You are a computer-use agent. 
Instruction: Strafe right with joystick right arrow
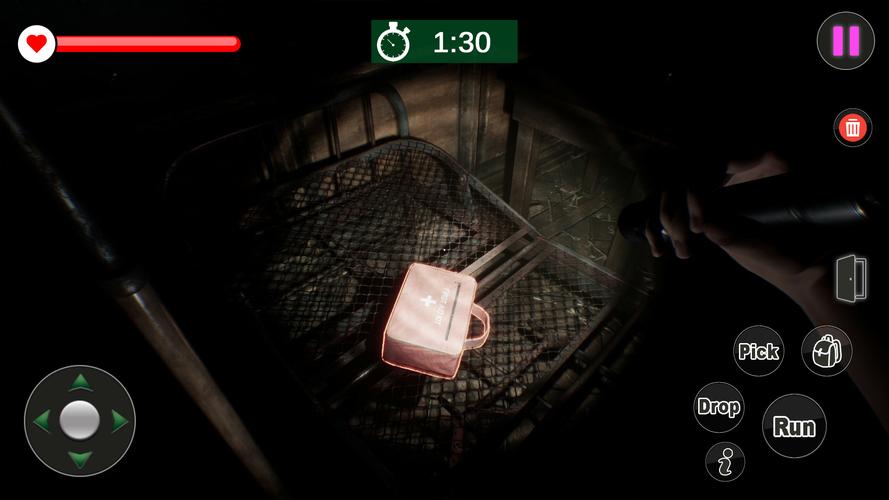coord(118,421)
